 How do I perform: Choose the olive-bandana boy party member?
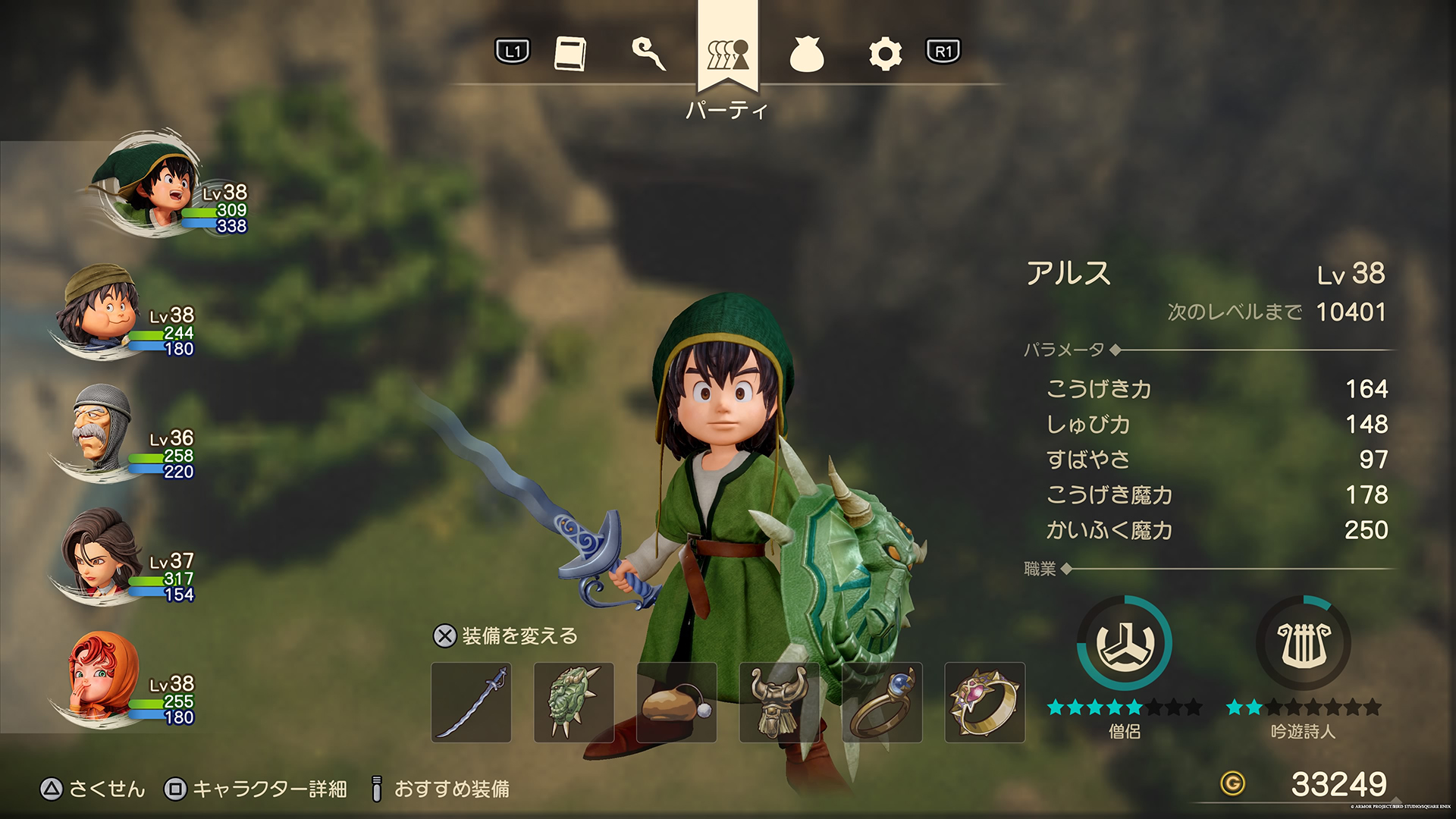(102, 307)
